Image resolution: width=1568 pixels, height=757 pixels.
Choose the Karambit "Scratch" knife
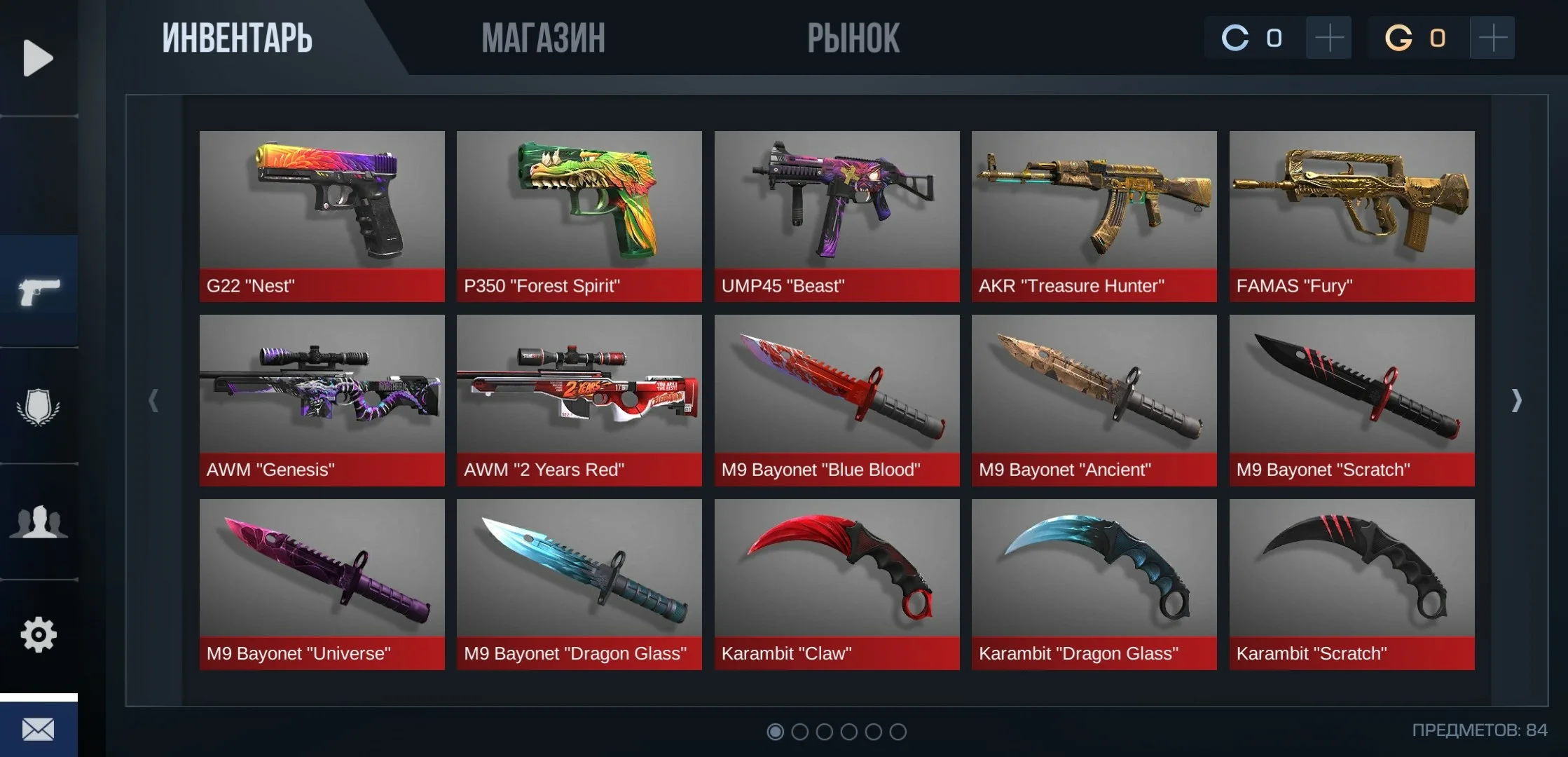tap(1352, 584)
